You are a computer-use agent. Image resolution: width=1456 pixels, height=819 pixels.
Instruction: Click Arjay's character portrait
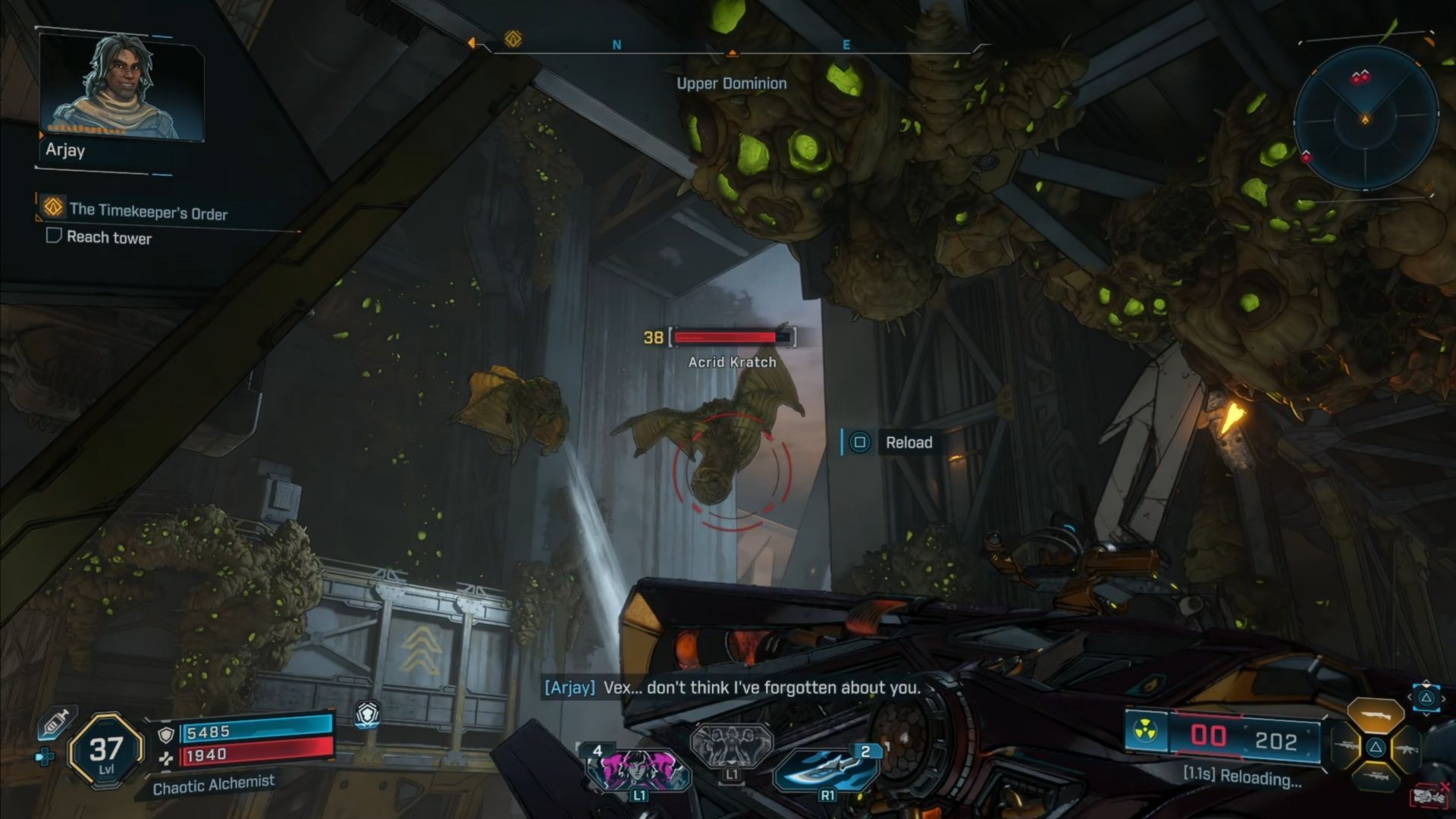121,87
